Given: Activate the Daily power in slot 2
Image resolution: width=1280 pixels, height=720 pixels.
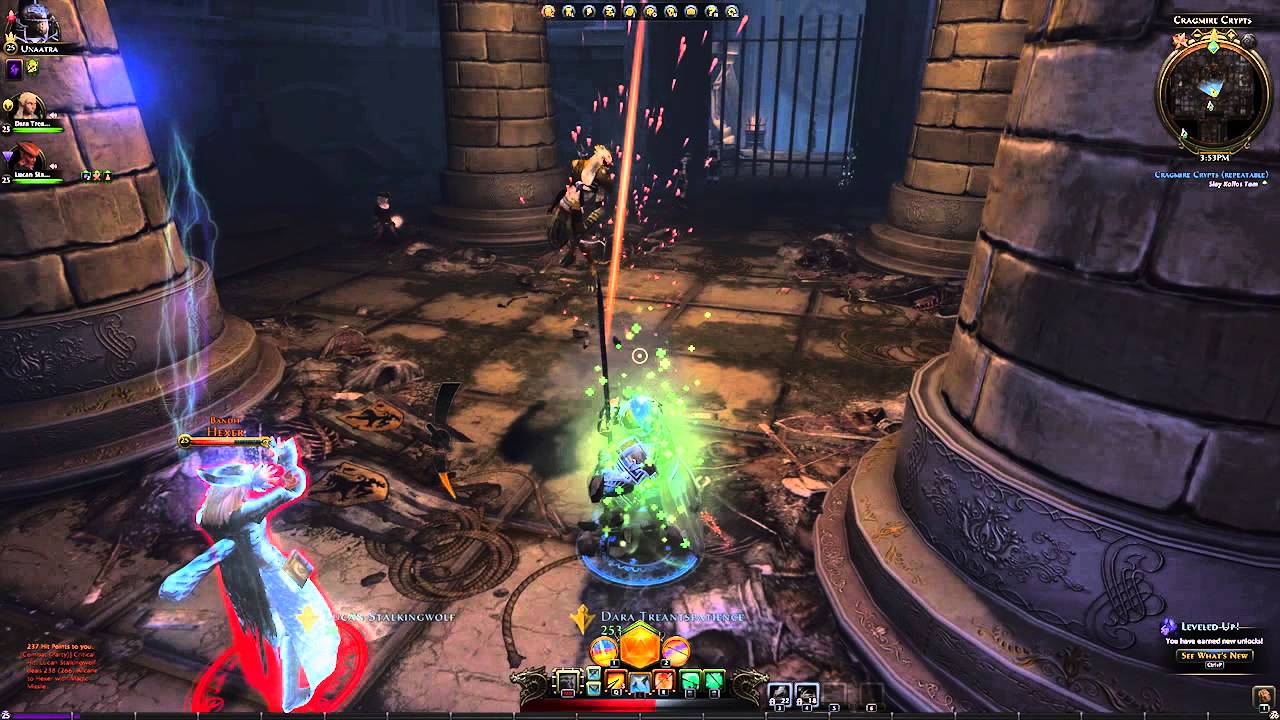Looking at the screenshot, I should click(x=676, y=650).
